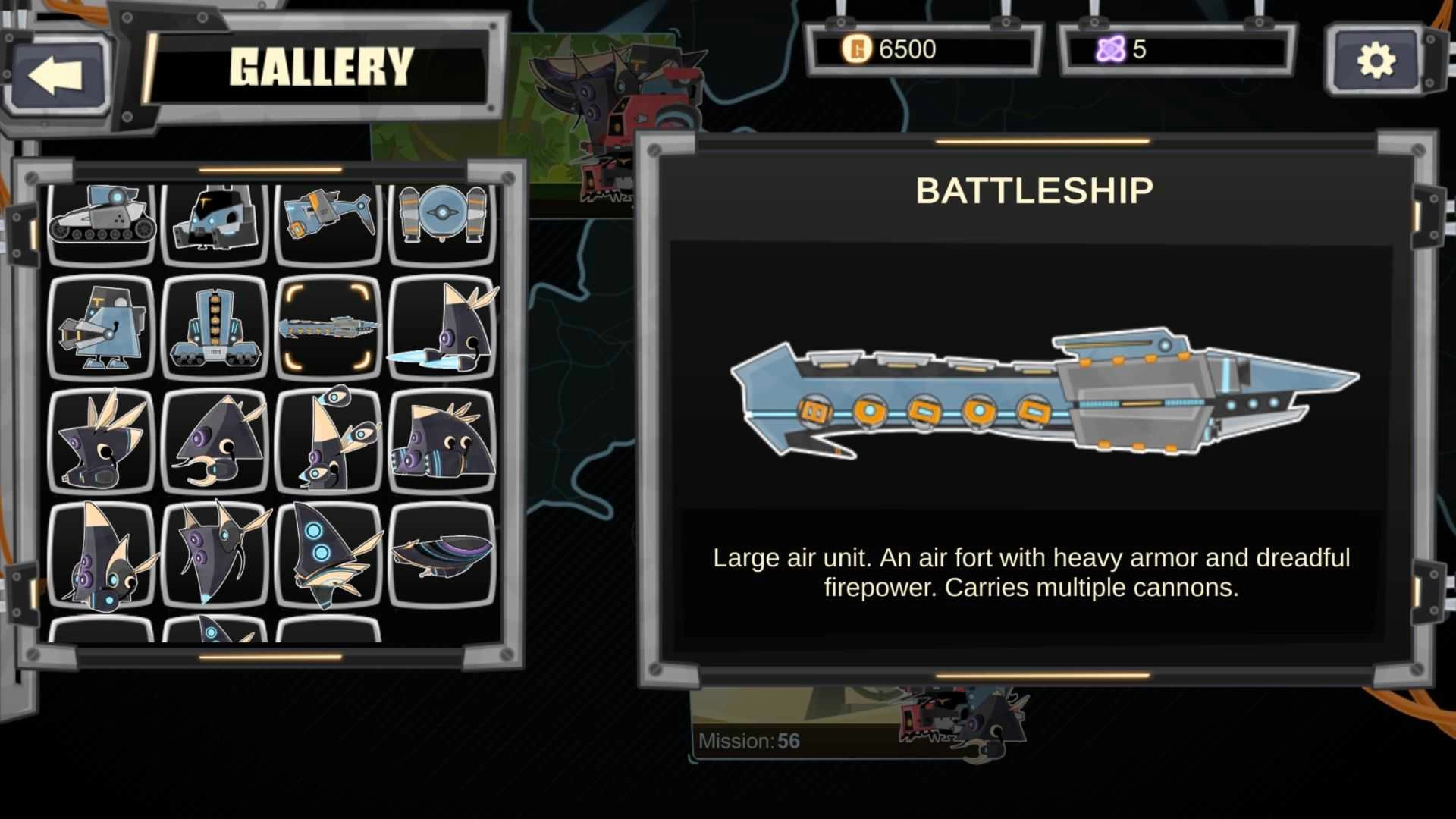Choose the dark alien with pincer claws

click(215, 441)
